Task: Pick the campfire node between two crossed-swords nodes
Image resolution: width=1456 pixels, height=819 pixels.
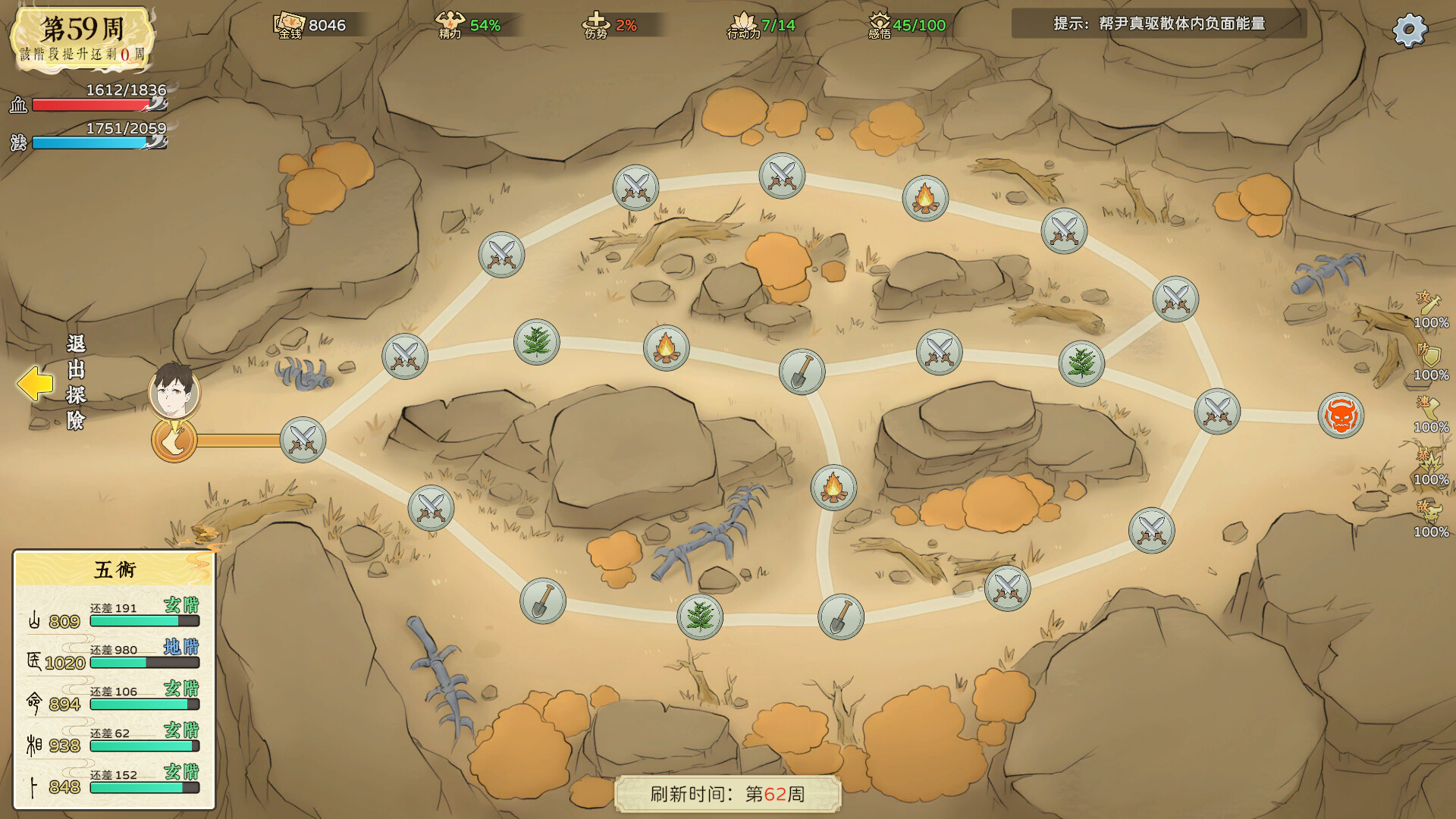Action: coord(924,199)
